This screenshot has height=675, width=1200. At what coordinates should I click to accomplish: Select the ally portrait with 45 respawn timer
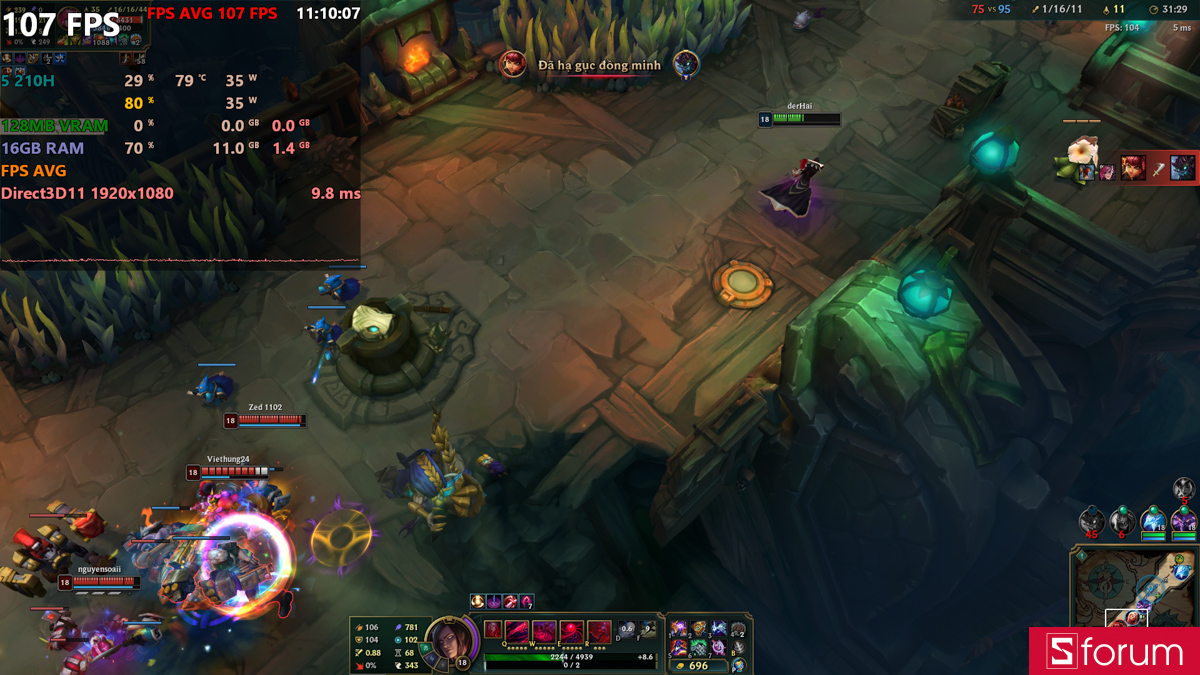tap(1091, 520)
